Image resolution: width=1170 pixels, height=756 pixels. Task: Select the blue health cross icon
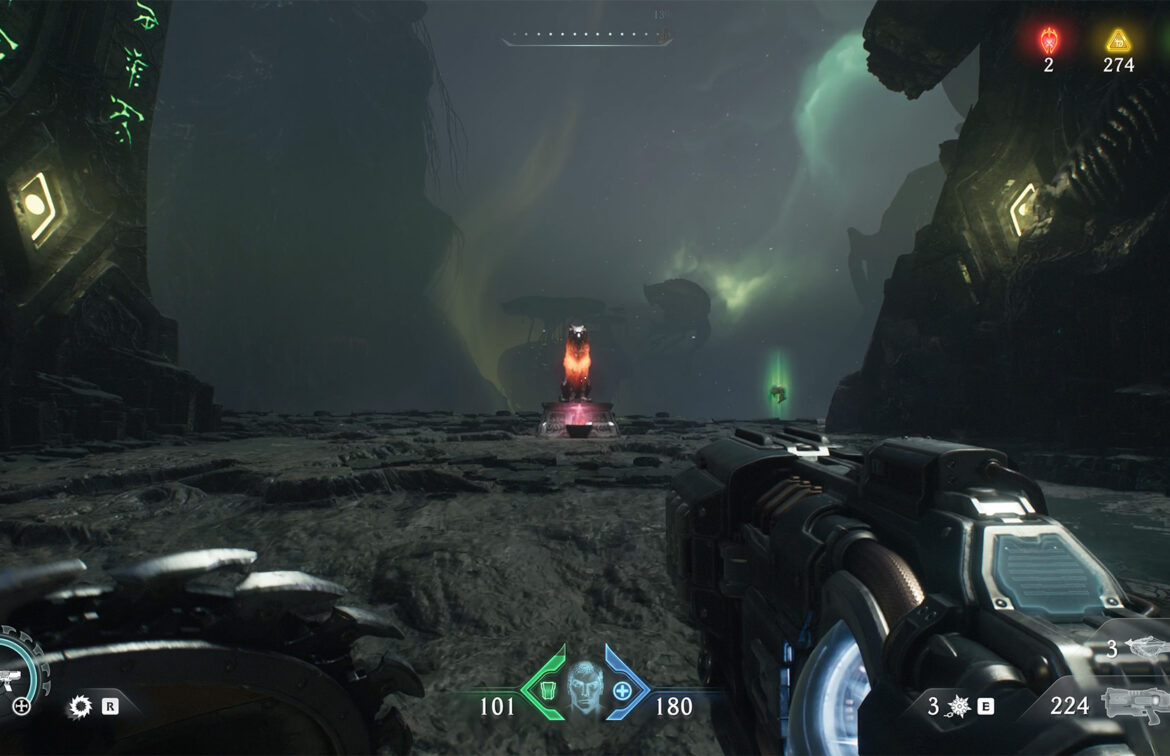(623, 690)
